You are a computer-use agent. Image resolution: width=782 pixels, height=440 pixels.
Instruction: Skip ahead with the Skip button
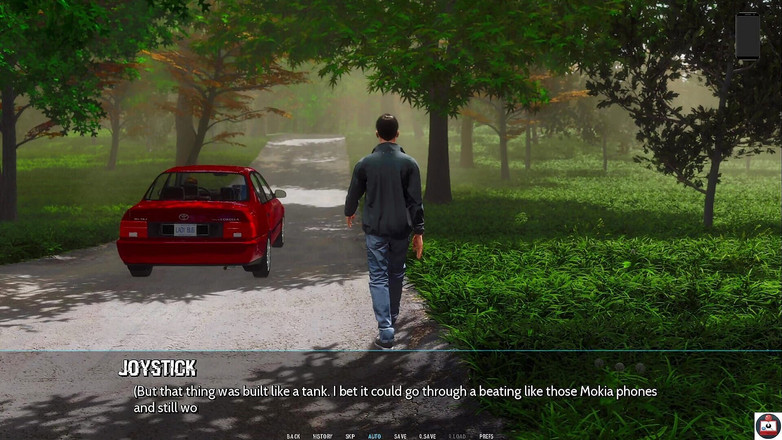pos(350,436)
